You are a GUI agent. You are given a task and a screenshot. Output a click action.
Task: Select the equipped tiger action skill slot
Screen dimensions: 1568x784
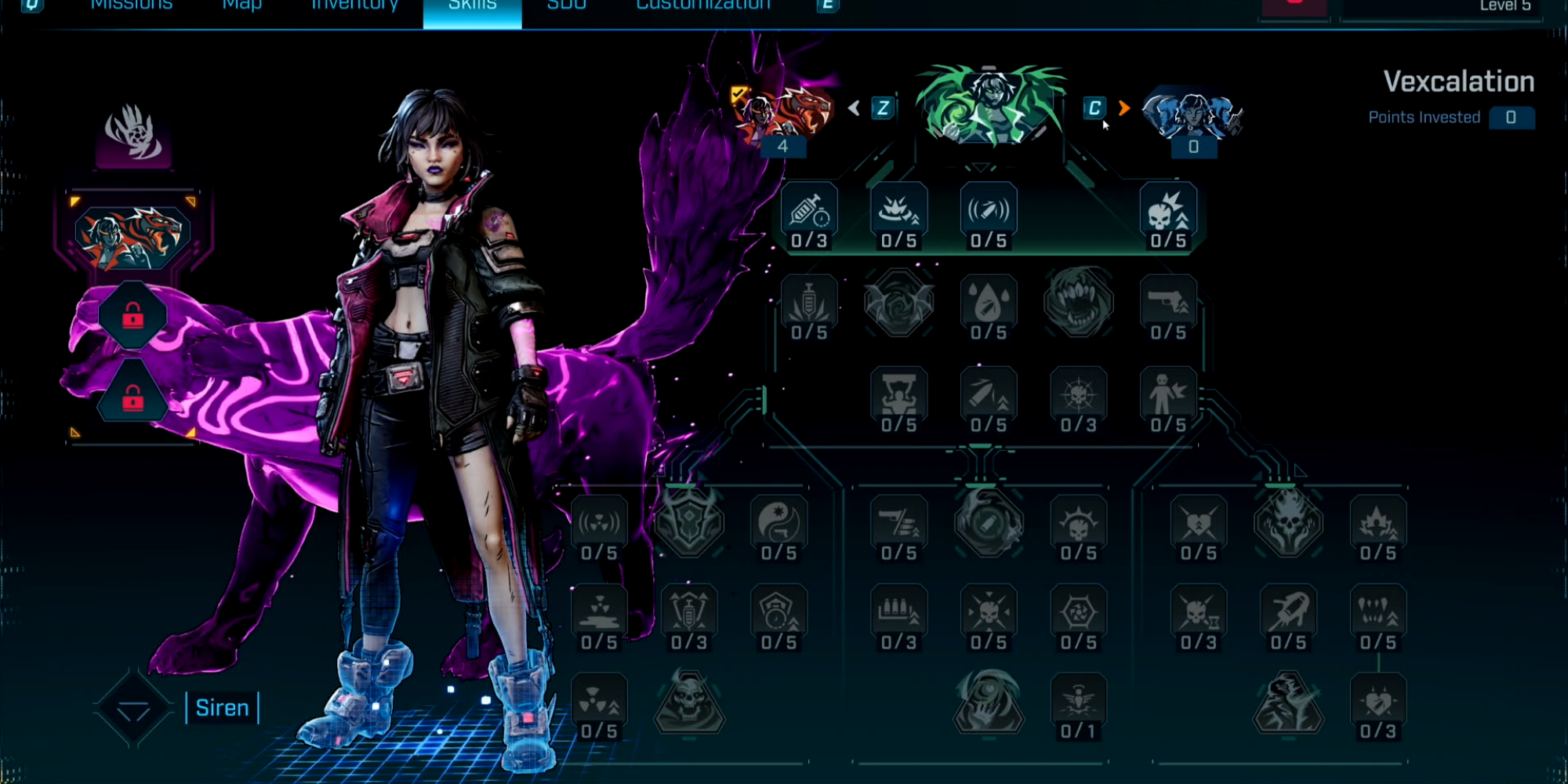click(x=132, y=237)
